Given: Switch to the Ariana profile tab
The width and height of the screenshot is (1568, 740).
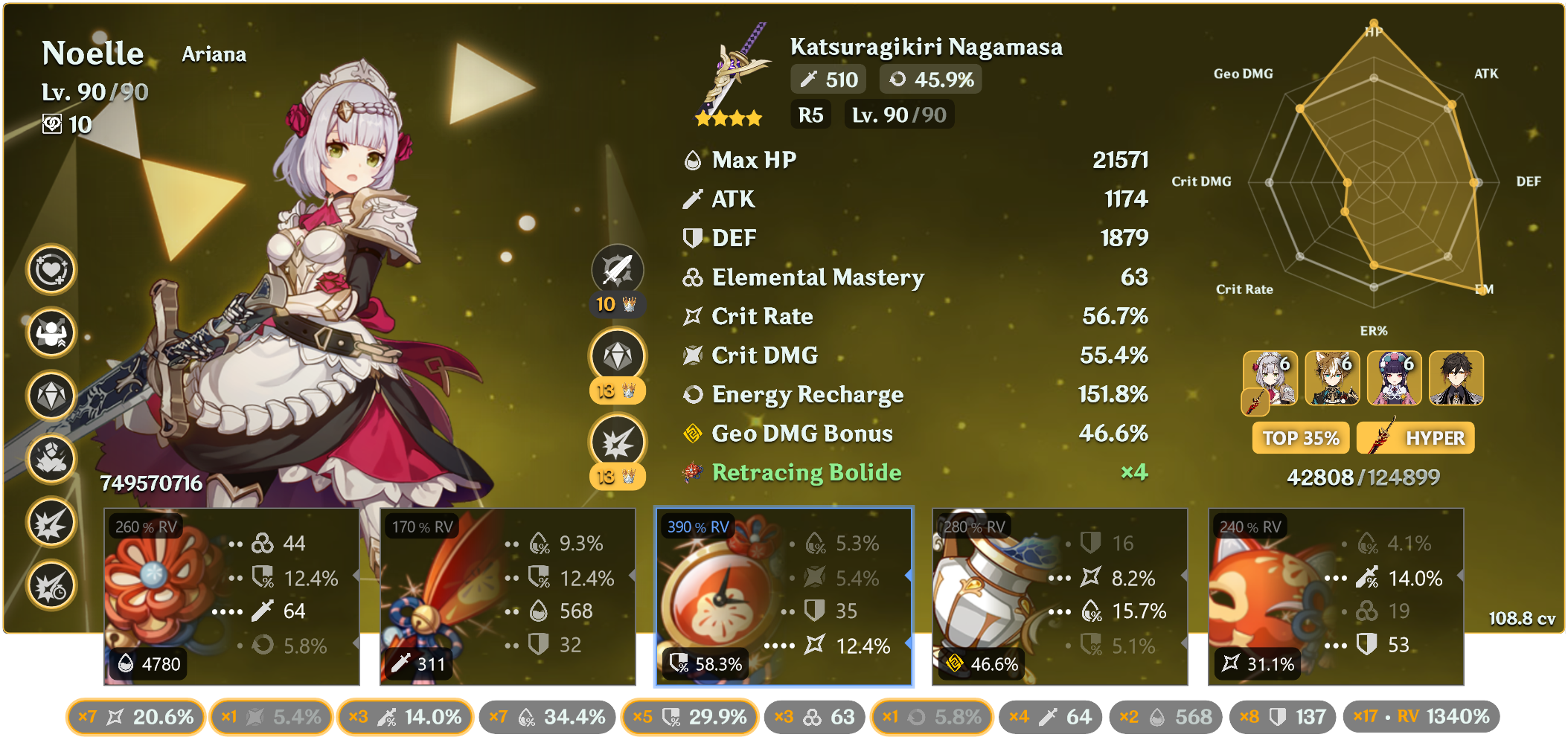Looking at the screenshot, I should point(214,54).
